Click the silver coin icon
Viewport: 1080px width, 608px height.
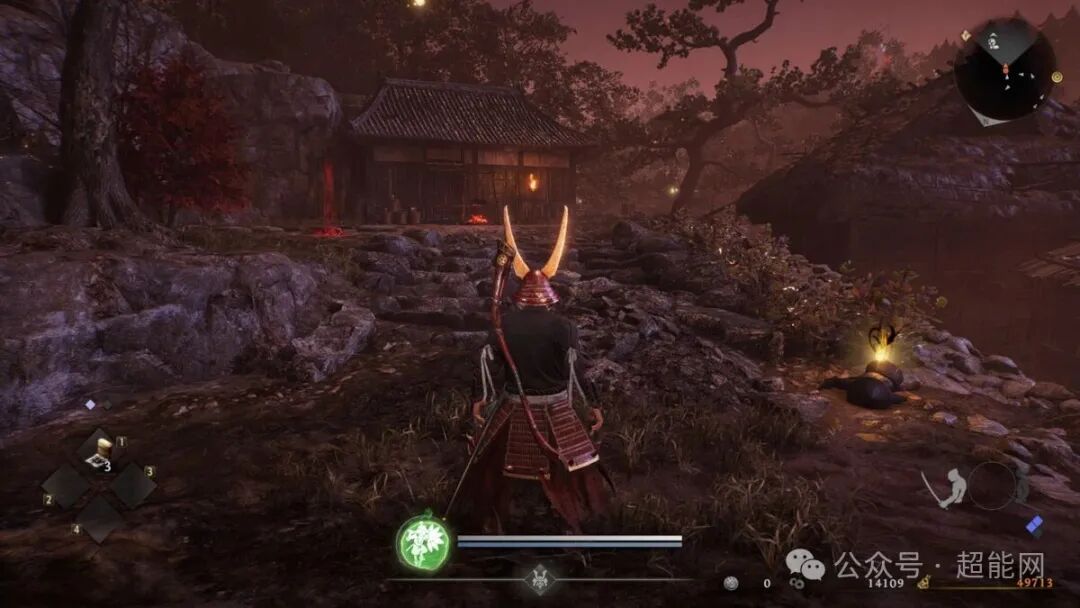pyautogui.click(x=732, y=582)
